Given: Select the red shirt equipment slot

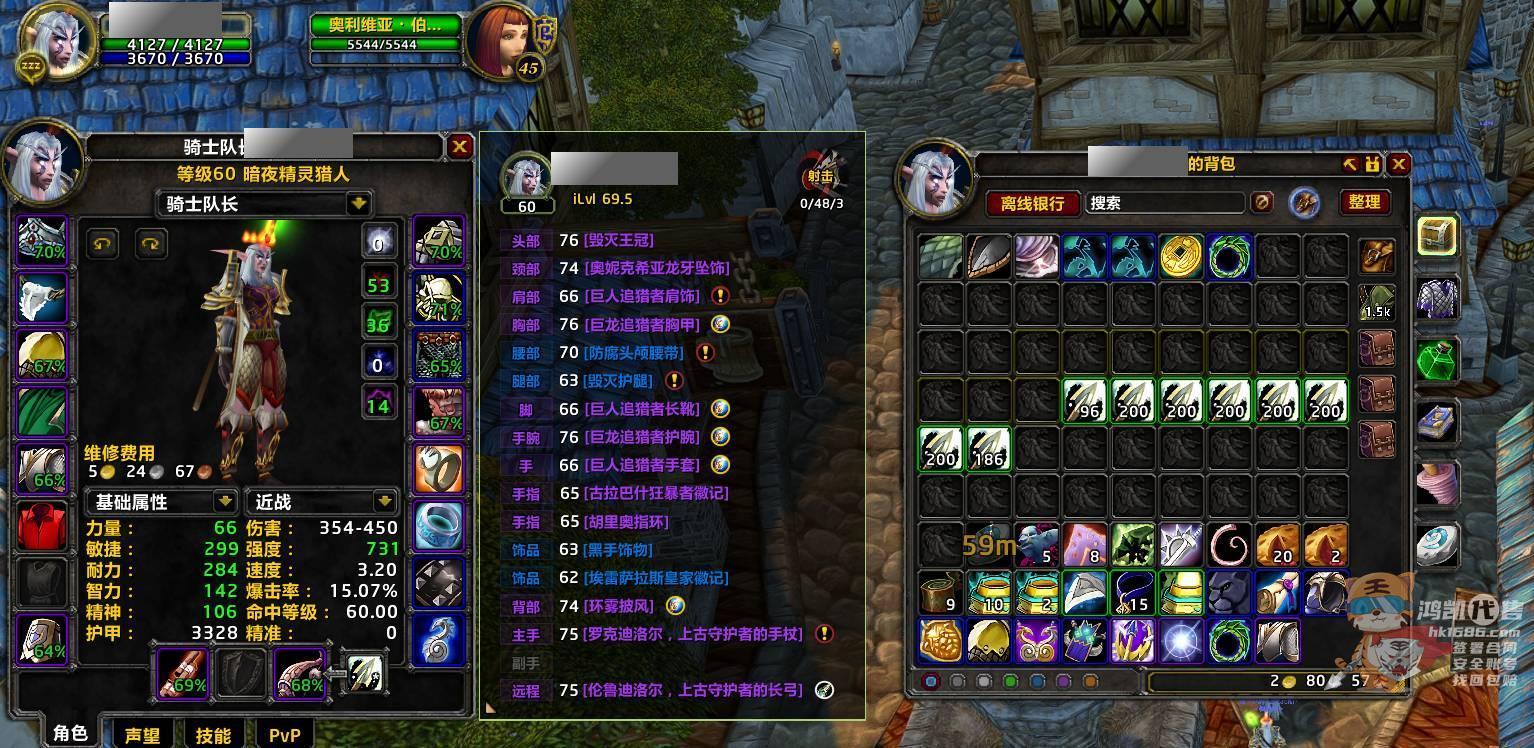Looking at the screenshot, I should [42, 527].
